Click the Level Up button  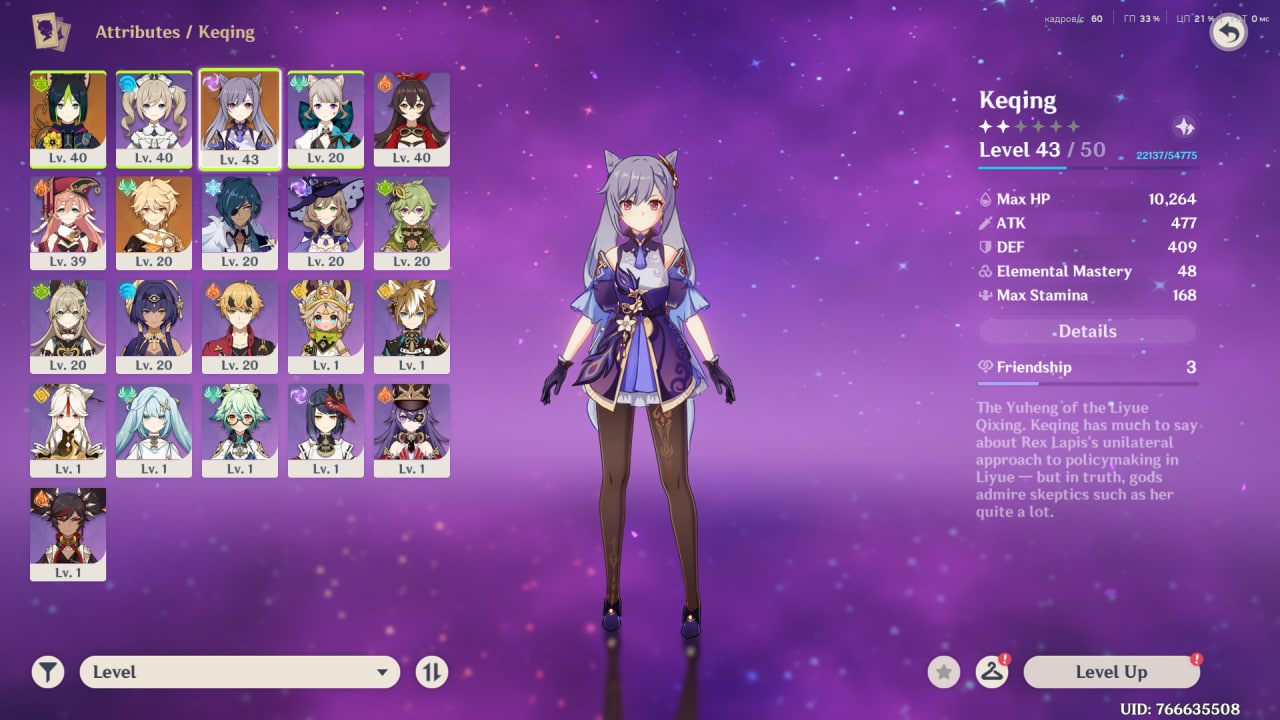point(1111,672)
